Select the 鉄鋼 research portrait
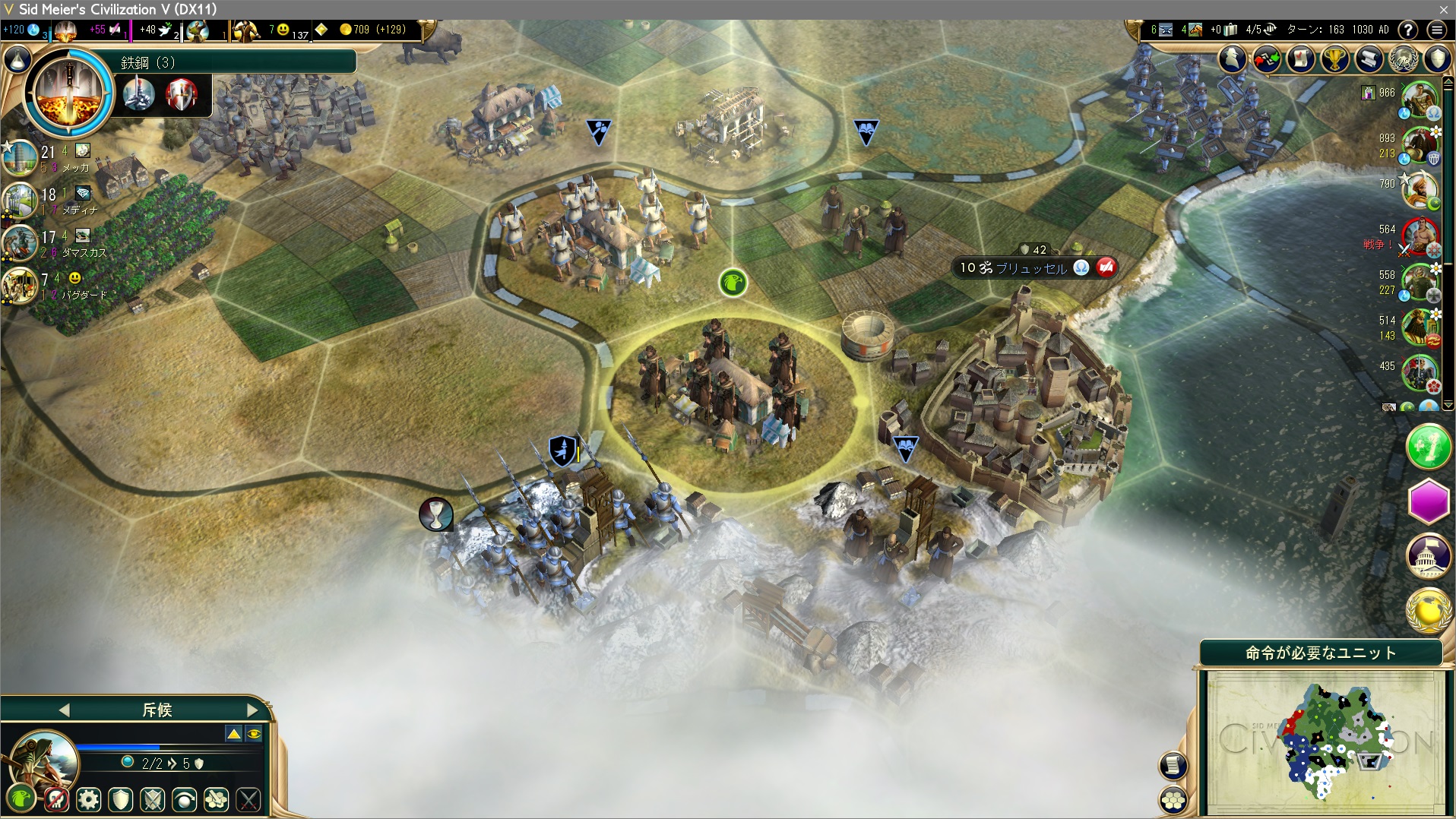The height and width of the screenshot is (819, 1456). 69,92
